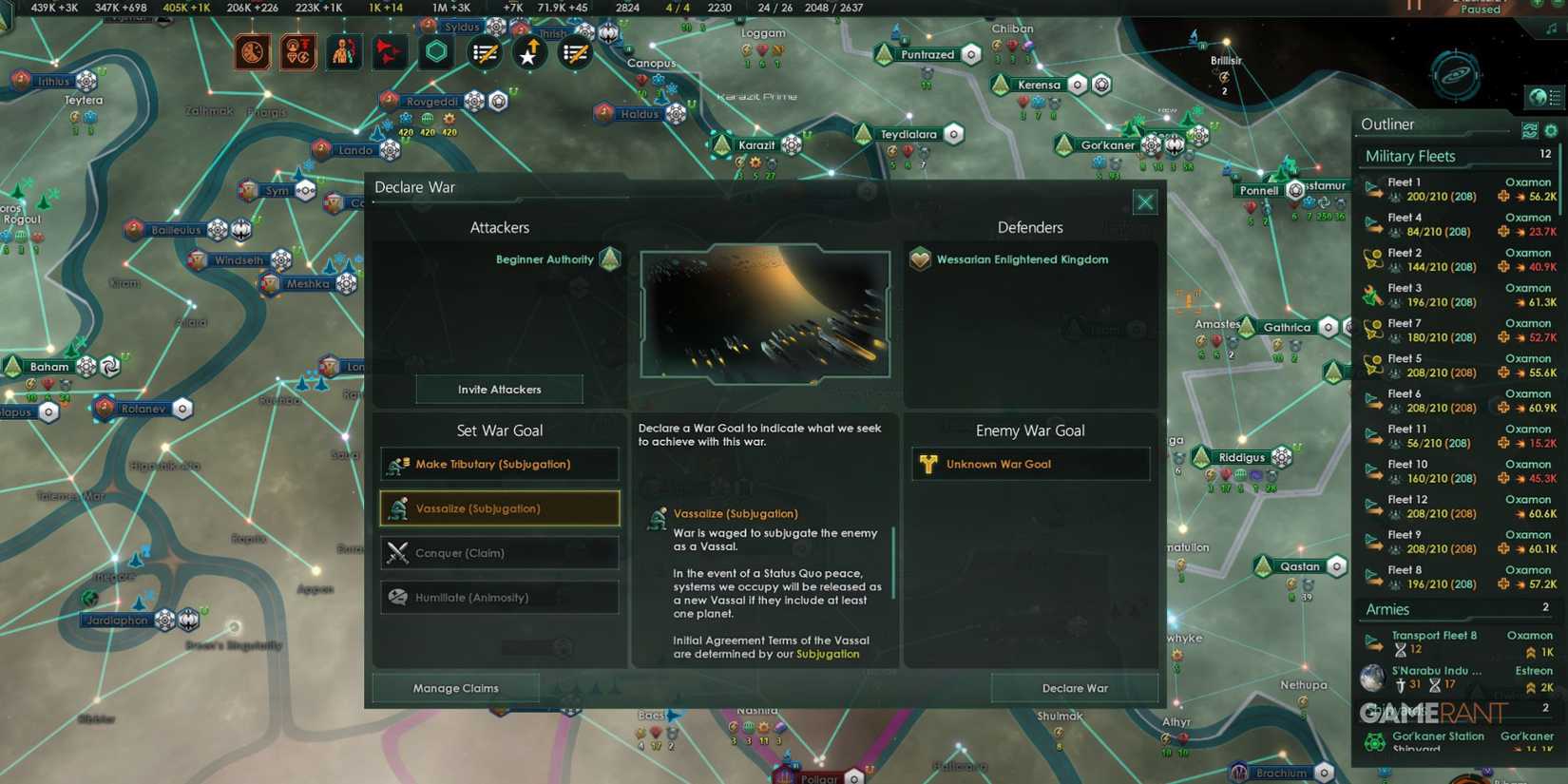1568x784 pixels.
Task: Click the star upgrade icon near Thrish
Action: coord(529,52)
